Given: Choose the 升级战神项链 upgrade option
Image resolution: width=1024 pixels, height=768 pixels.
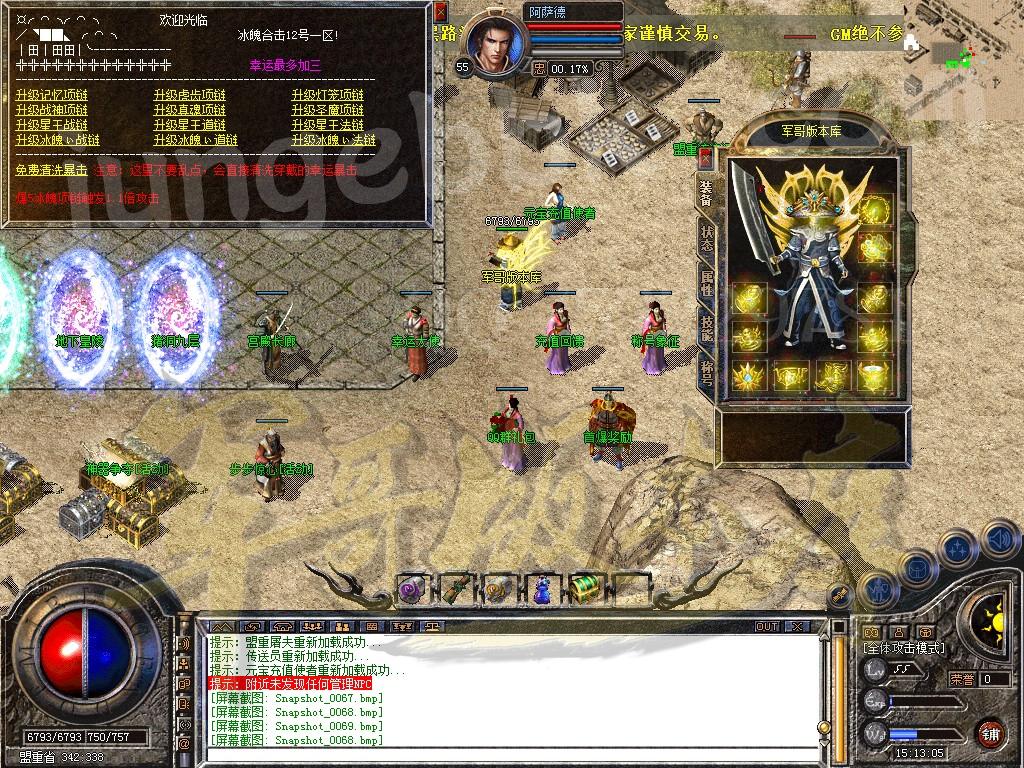Looking at the screenshot, I should (52, 111).
